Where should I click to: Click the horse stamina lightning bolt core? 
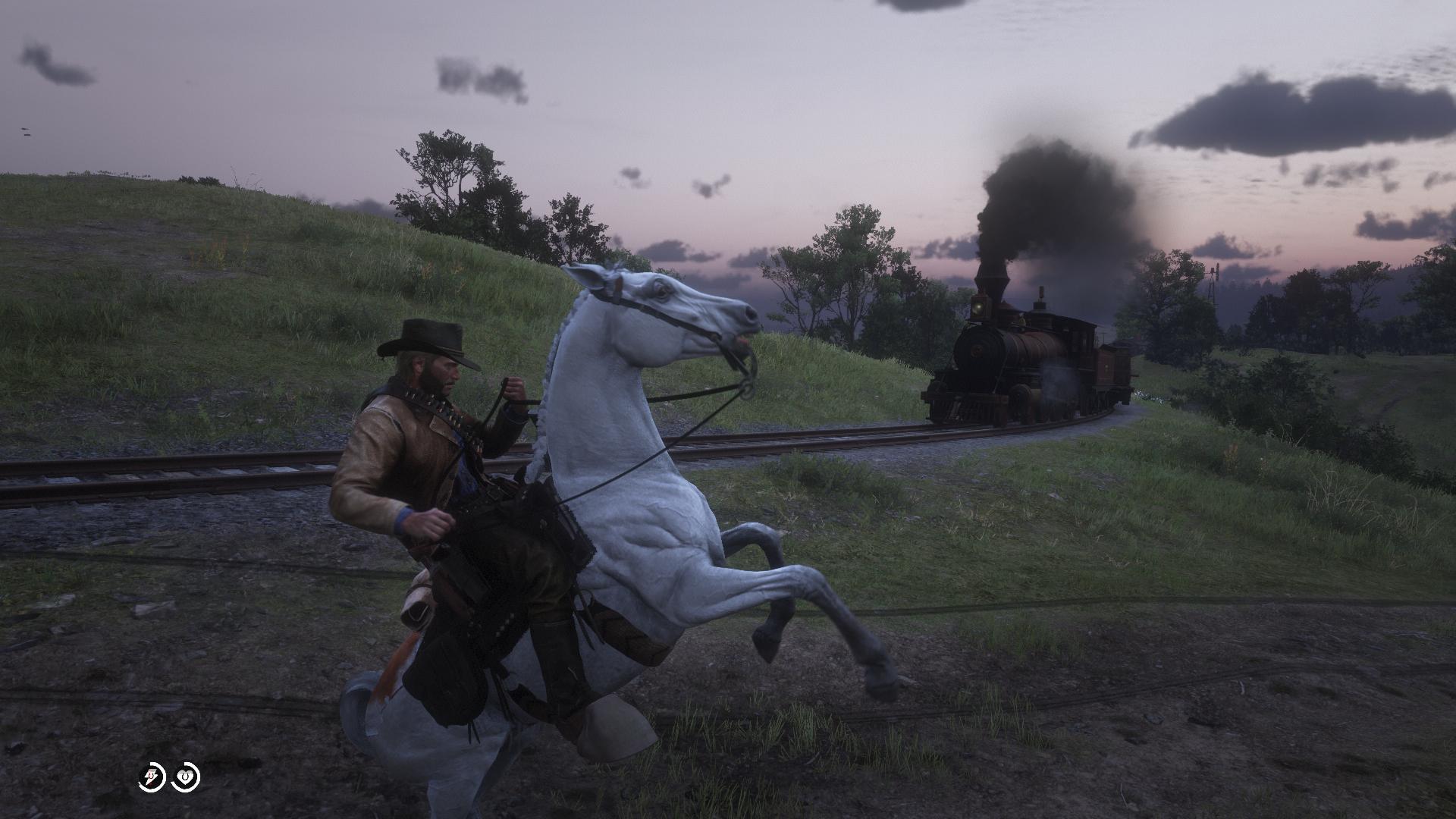click(152, 778)
